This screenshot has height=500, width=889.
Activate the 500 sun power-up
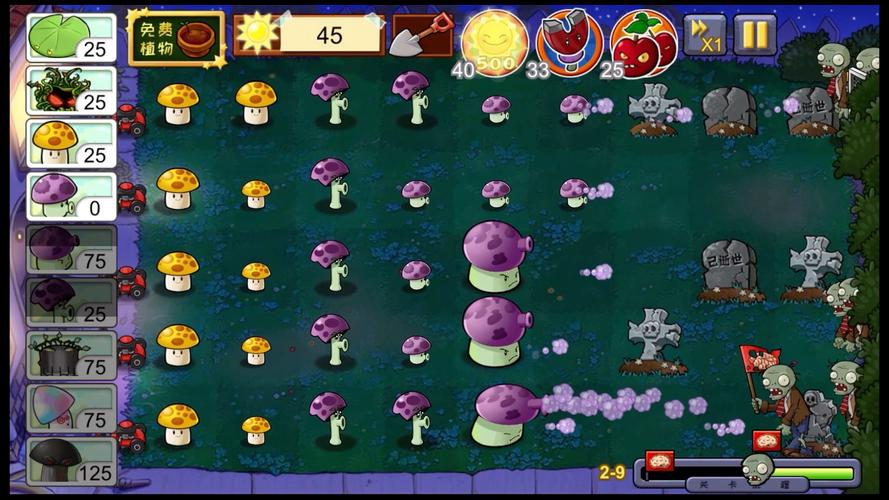(495, 40)
